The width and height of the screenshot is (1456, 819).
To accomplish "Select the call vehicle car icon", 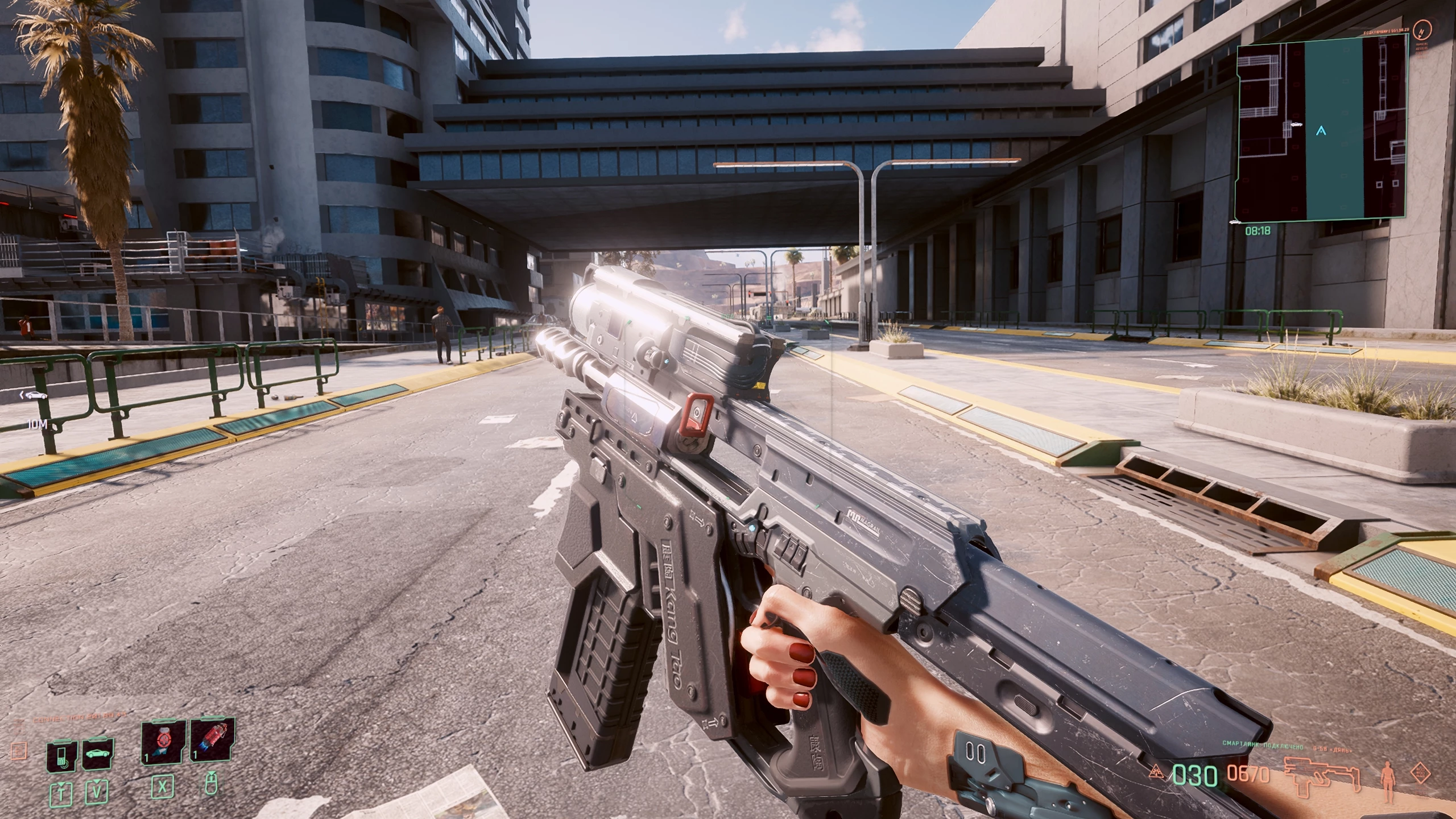I will 98,755.
